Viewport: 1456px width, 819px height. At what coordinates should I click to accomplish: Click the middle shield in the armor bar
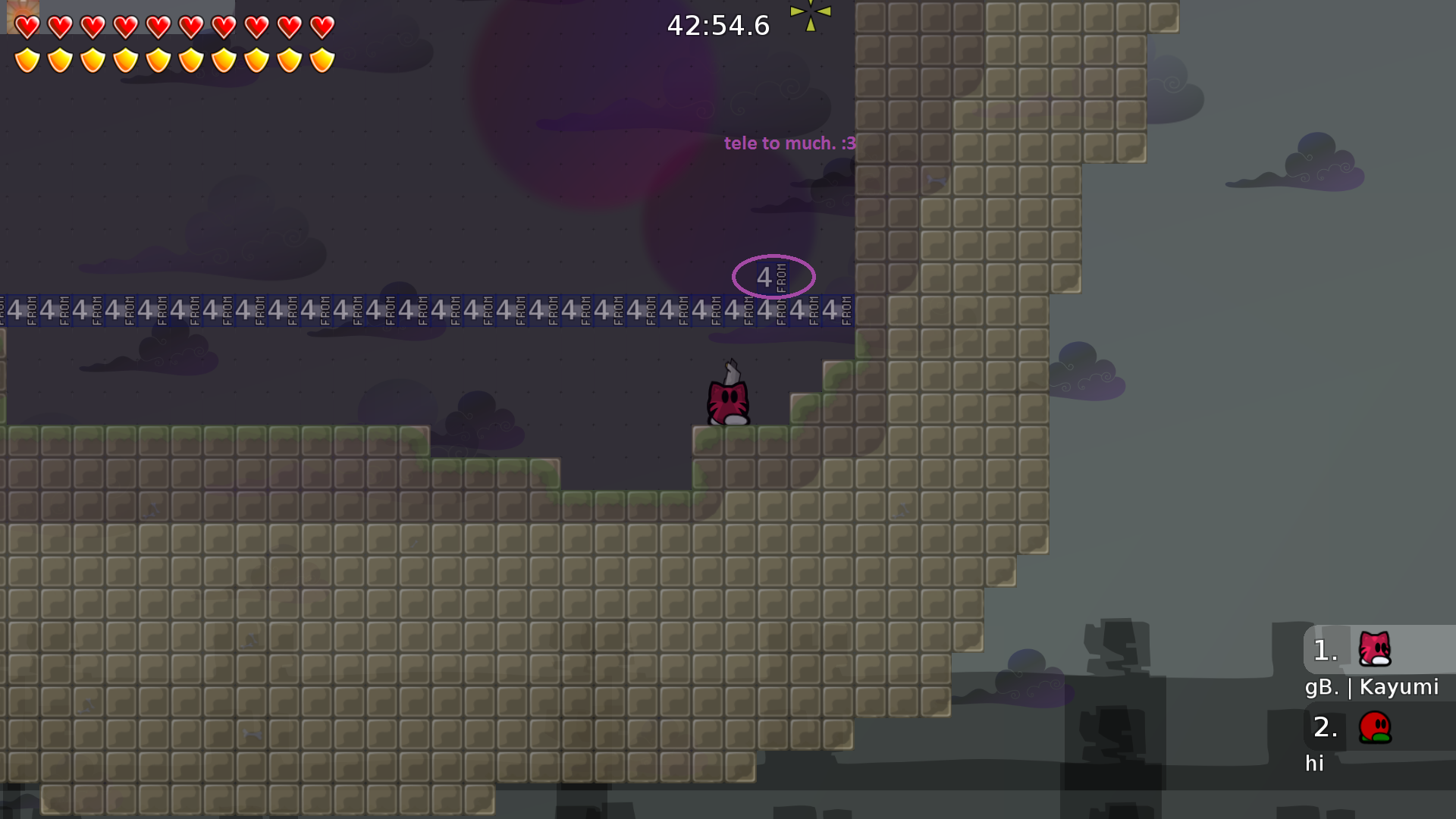[158, 59]
